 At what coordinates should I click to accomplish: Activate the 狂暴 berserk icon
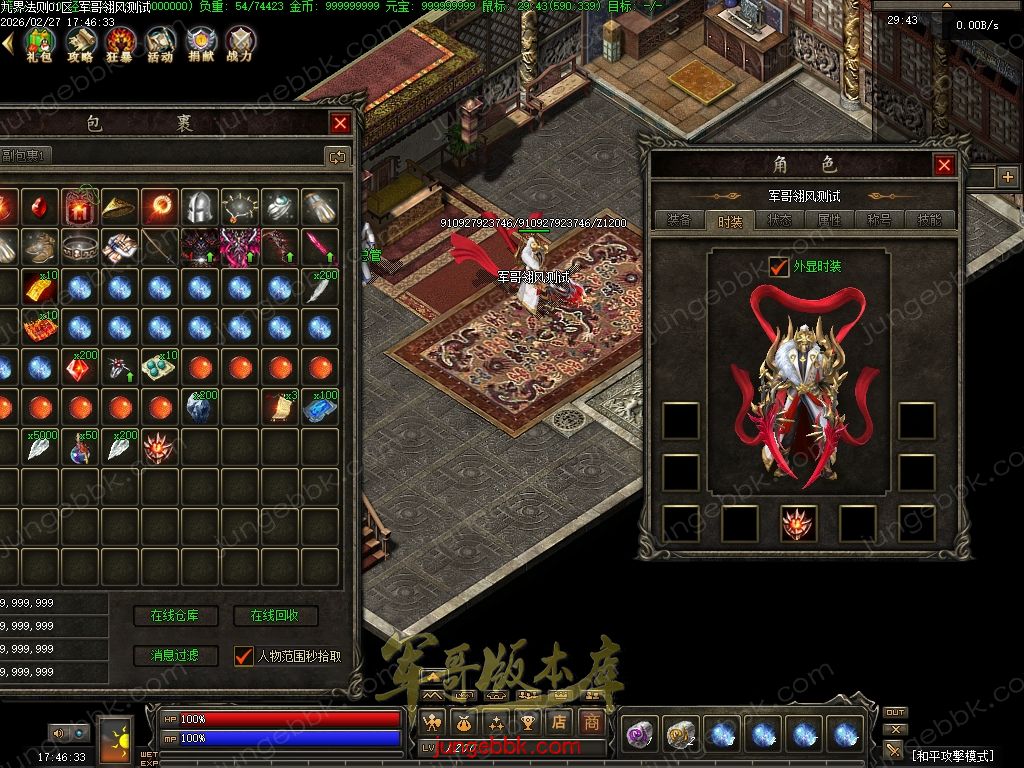pyautogui.click(x=120, y=43)
